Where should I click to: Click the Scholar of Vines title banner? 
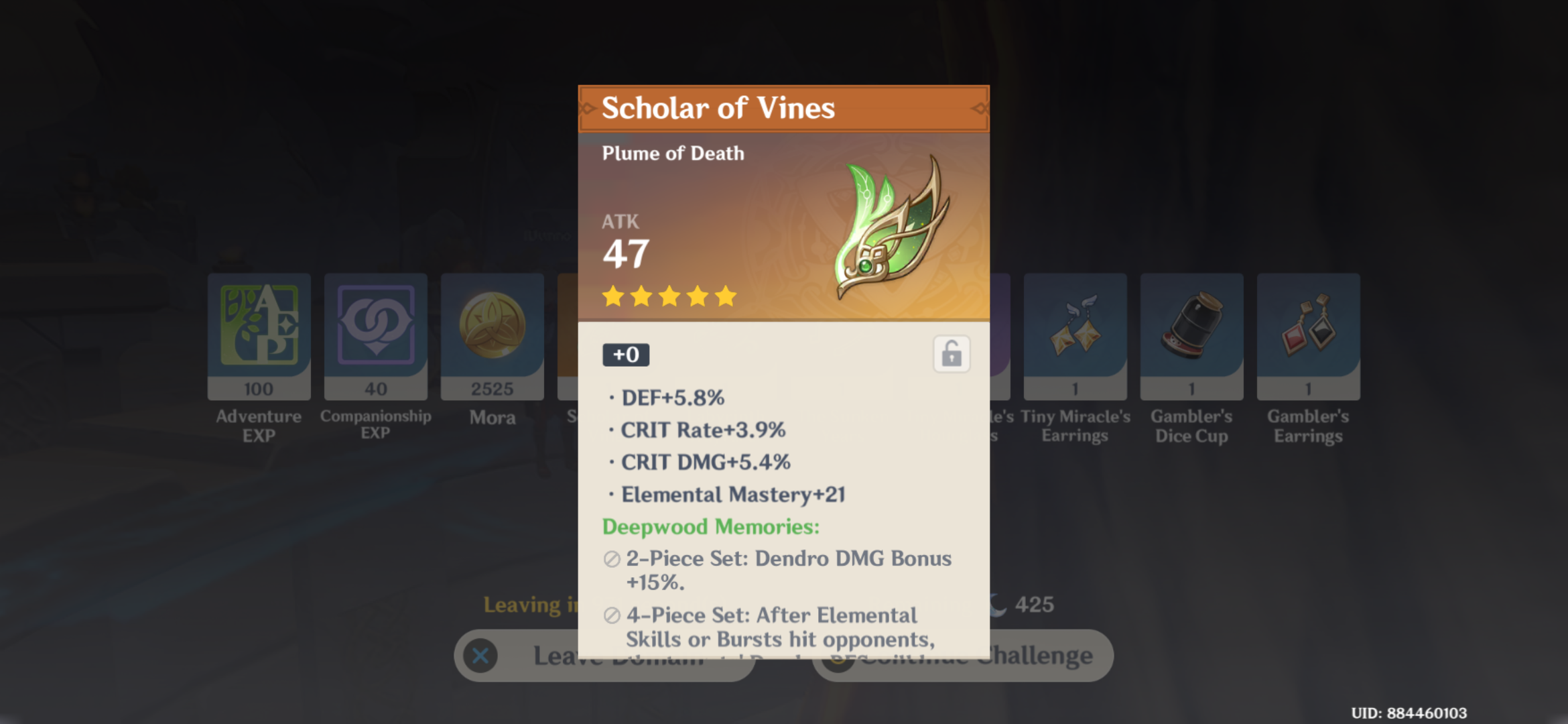click(x=717, y=107)
